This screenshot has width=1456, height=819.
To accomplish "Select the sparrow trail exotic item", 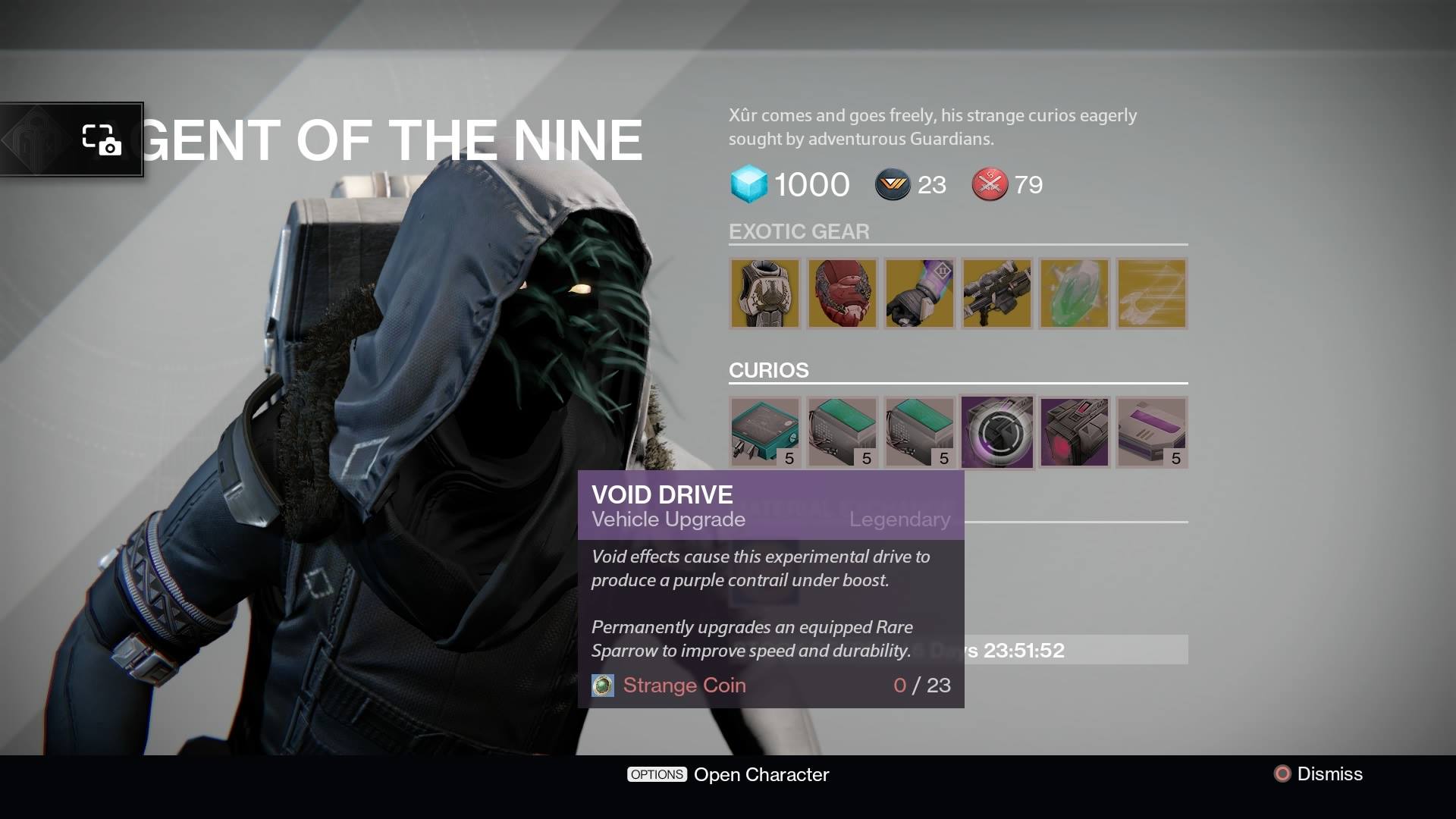I will click(1150, 293).
